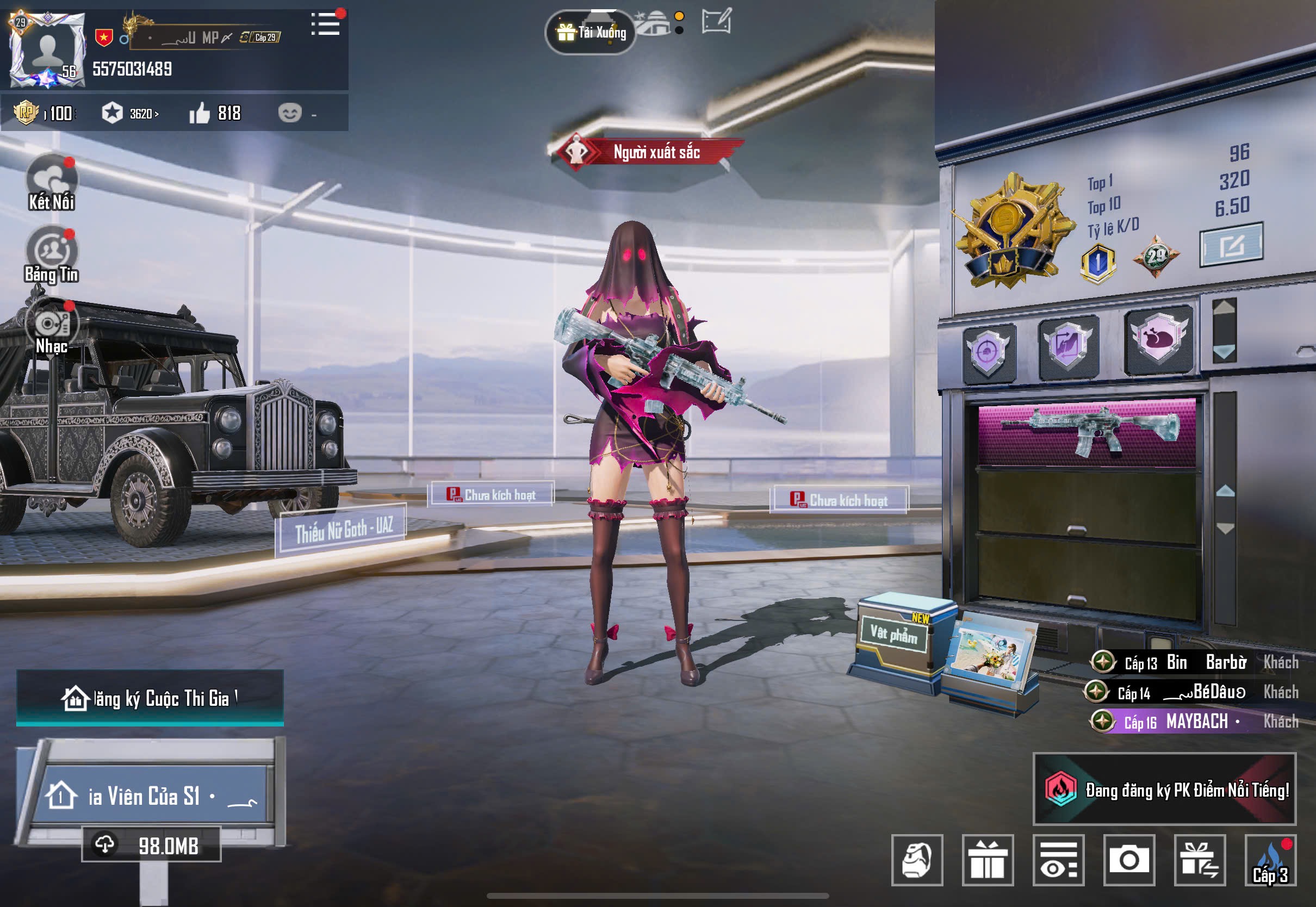Edit the stats showcase panel
The image size is (1316, 907).
[x=1231, y=245]
